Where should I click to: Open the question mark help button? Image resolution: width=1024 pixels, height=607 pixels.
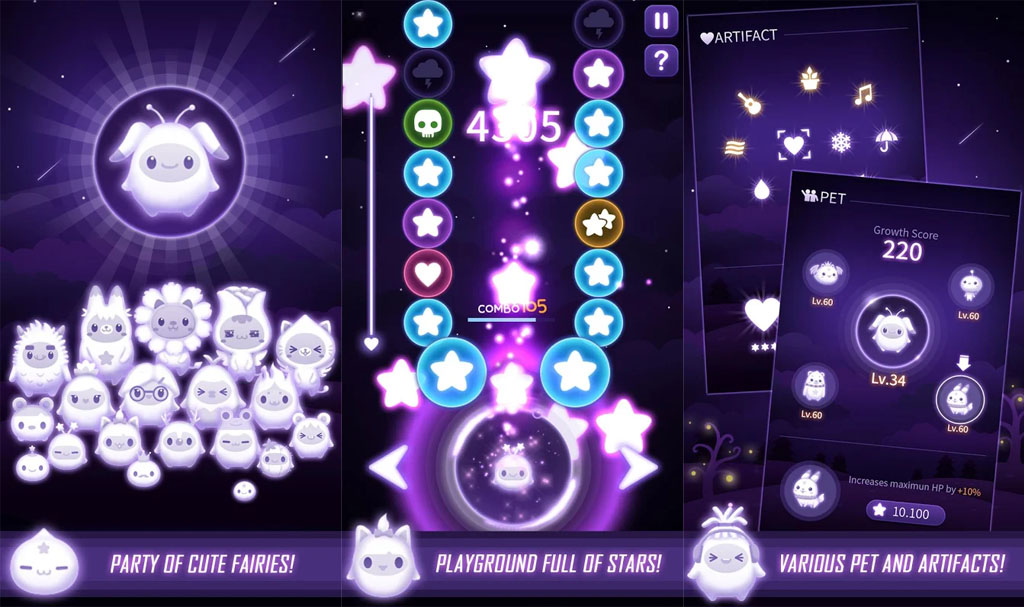tap(660, 61)
